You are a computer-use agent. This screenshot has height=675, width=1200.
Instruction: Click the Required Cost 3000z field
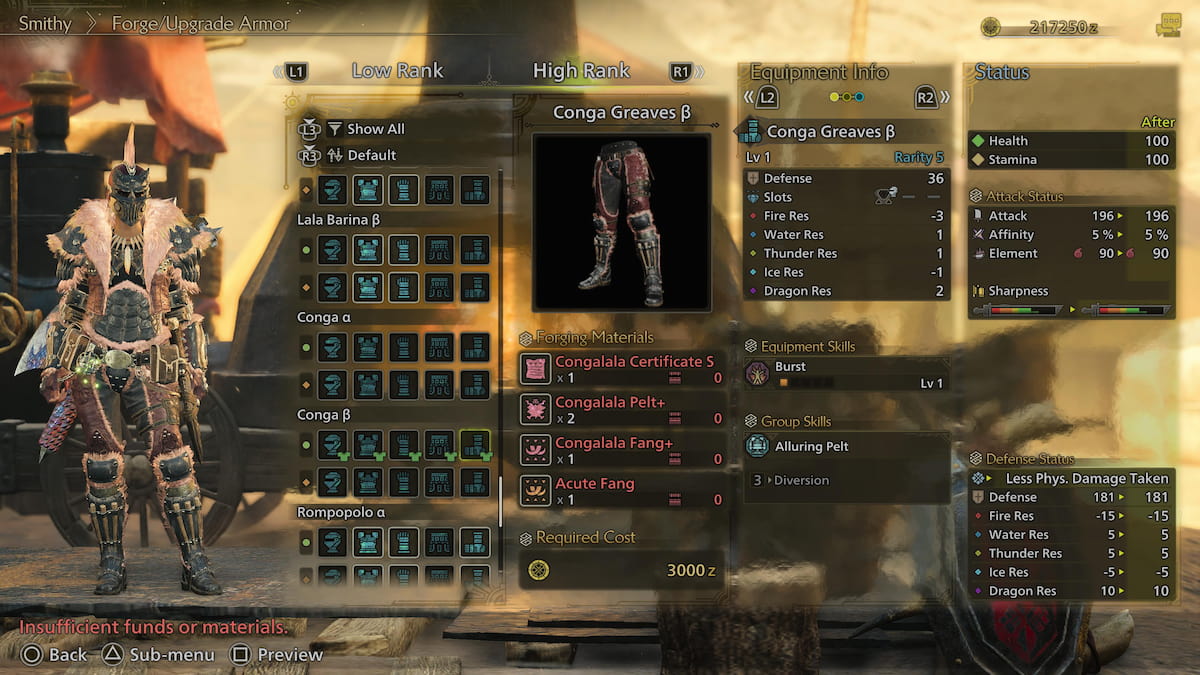(x=621, y=571)
